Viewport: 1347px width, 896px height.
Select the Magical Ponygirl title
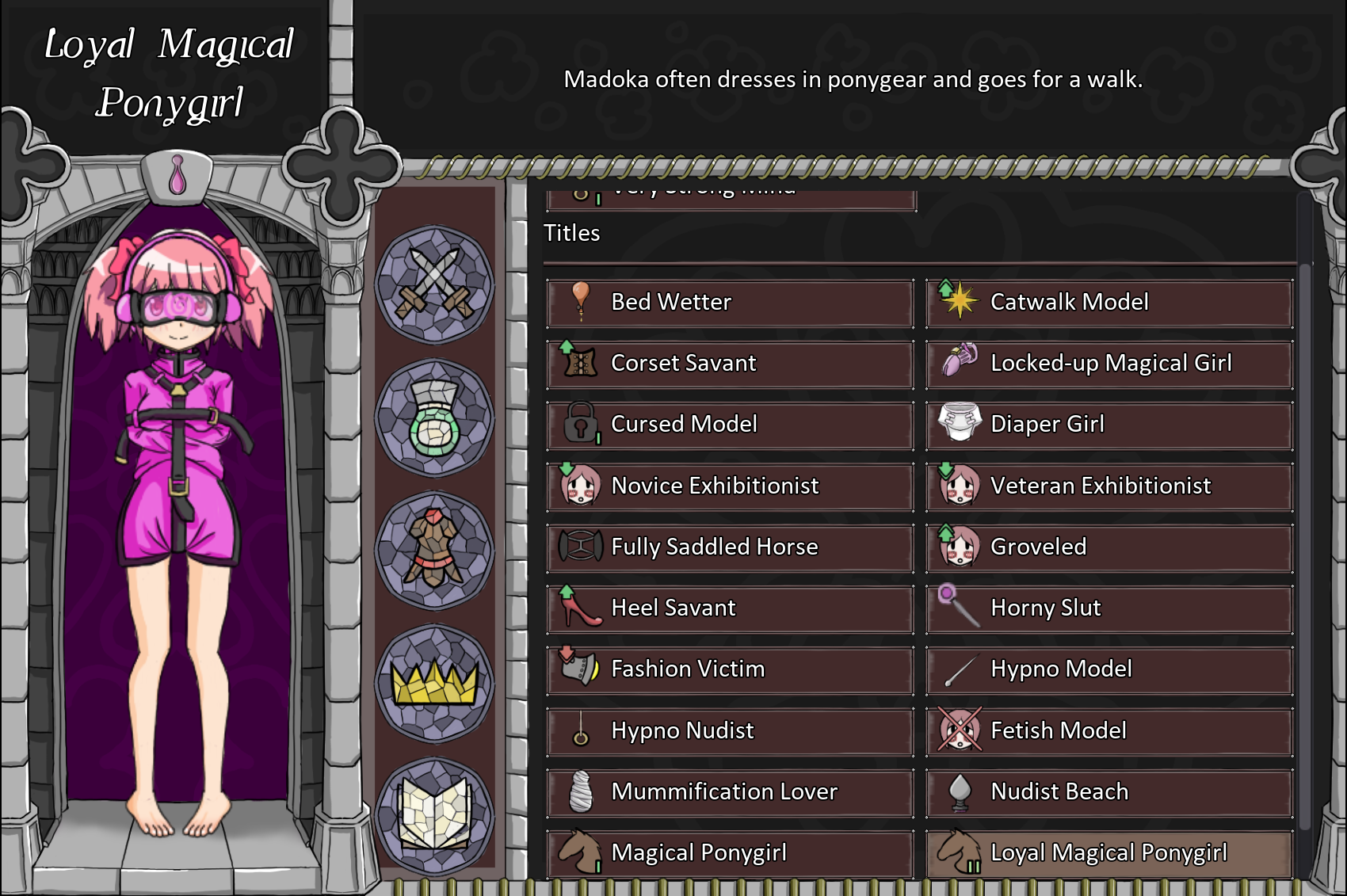730,852
